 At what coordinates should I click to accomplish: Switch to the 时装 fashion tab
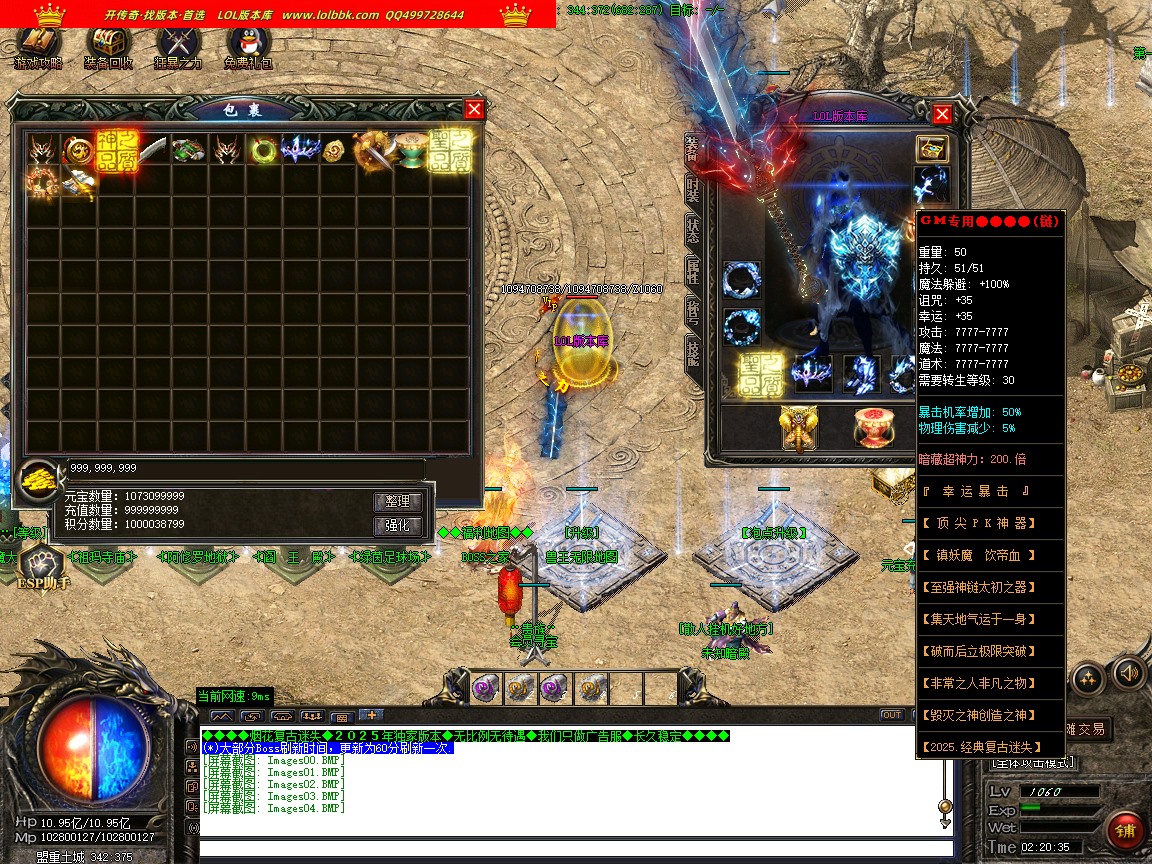(692, 190)
